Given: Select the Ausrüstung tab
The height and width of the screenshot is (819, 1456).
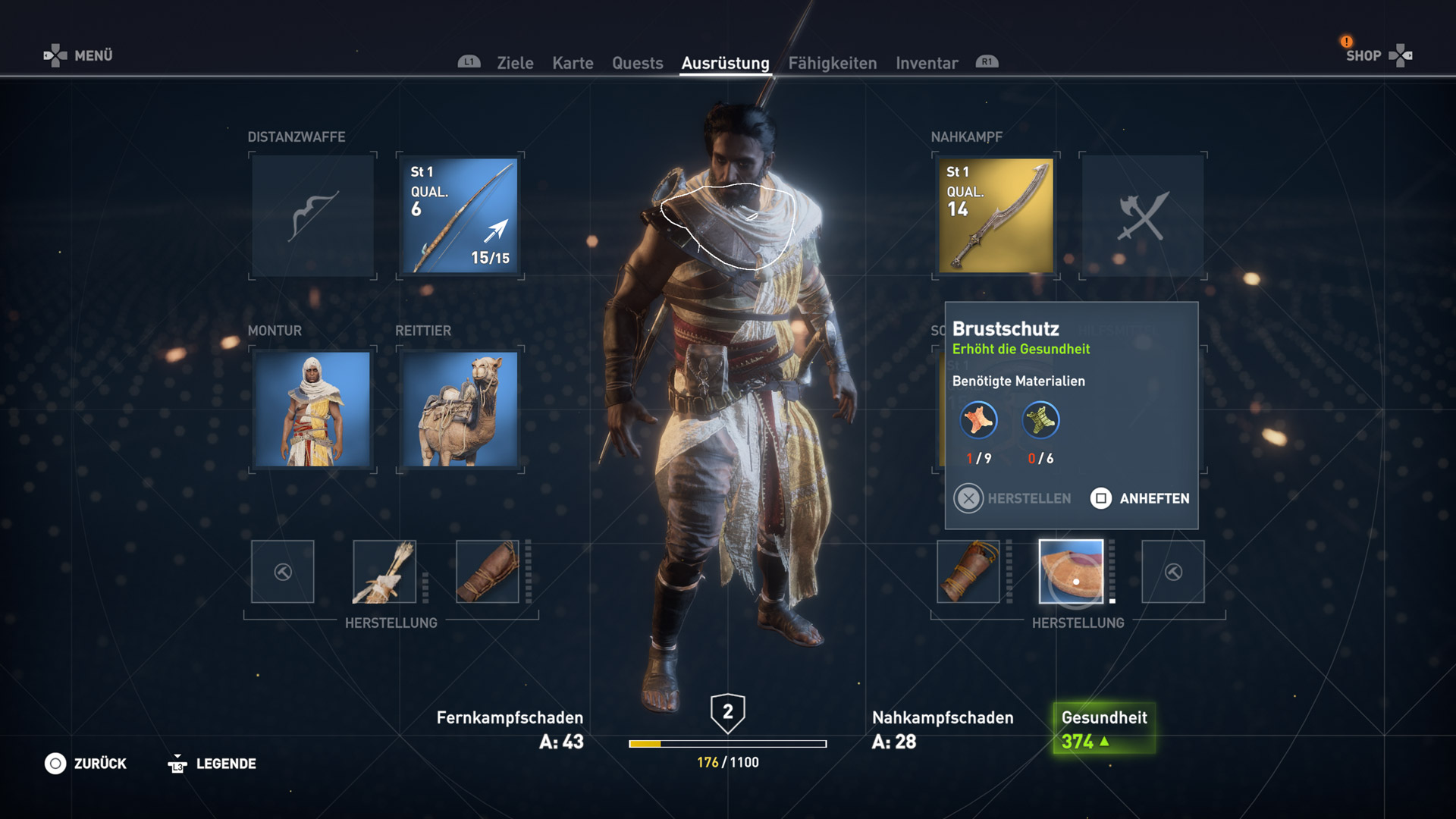Looking at the screenshot, I should 725,63.
